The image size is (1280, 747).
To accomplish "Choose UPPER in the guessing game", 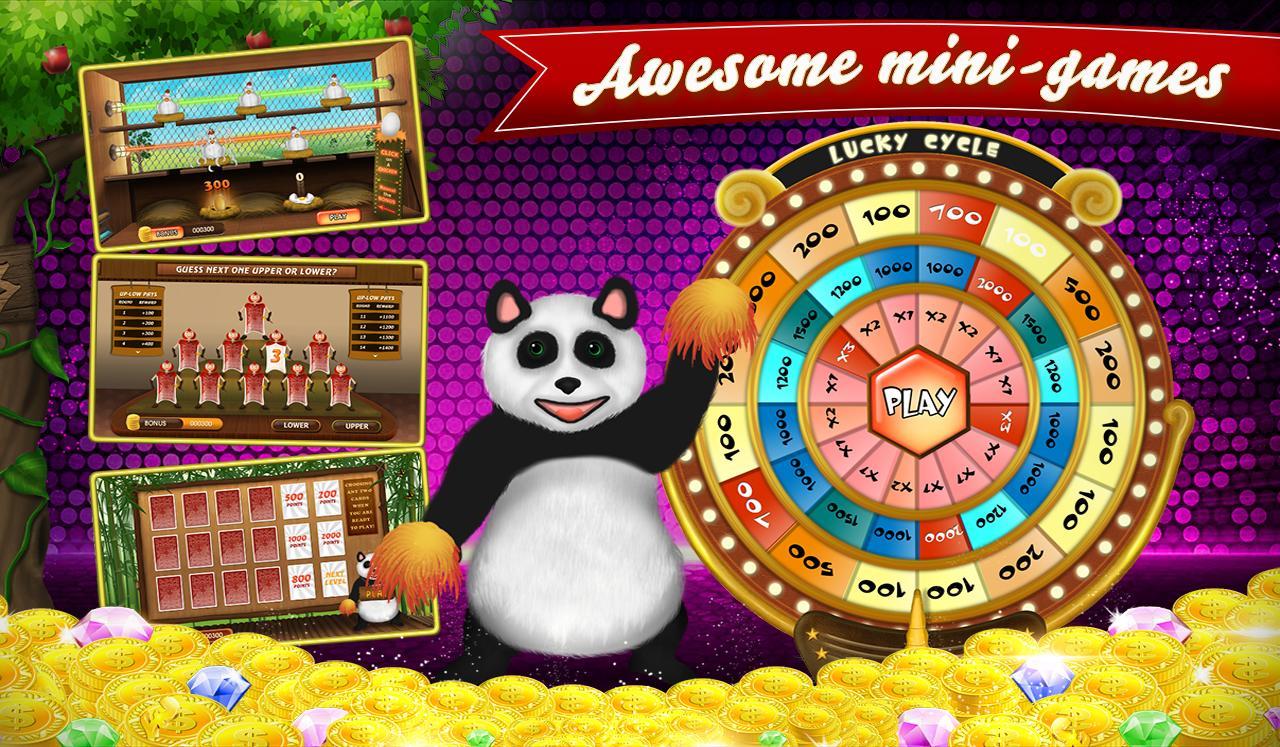I will (x=358, y=426).
